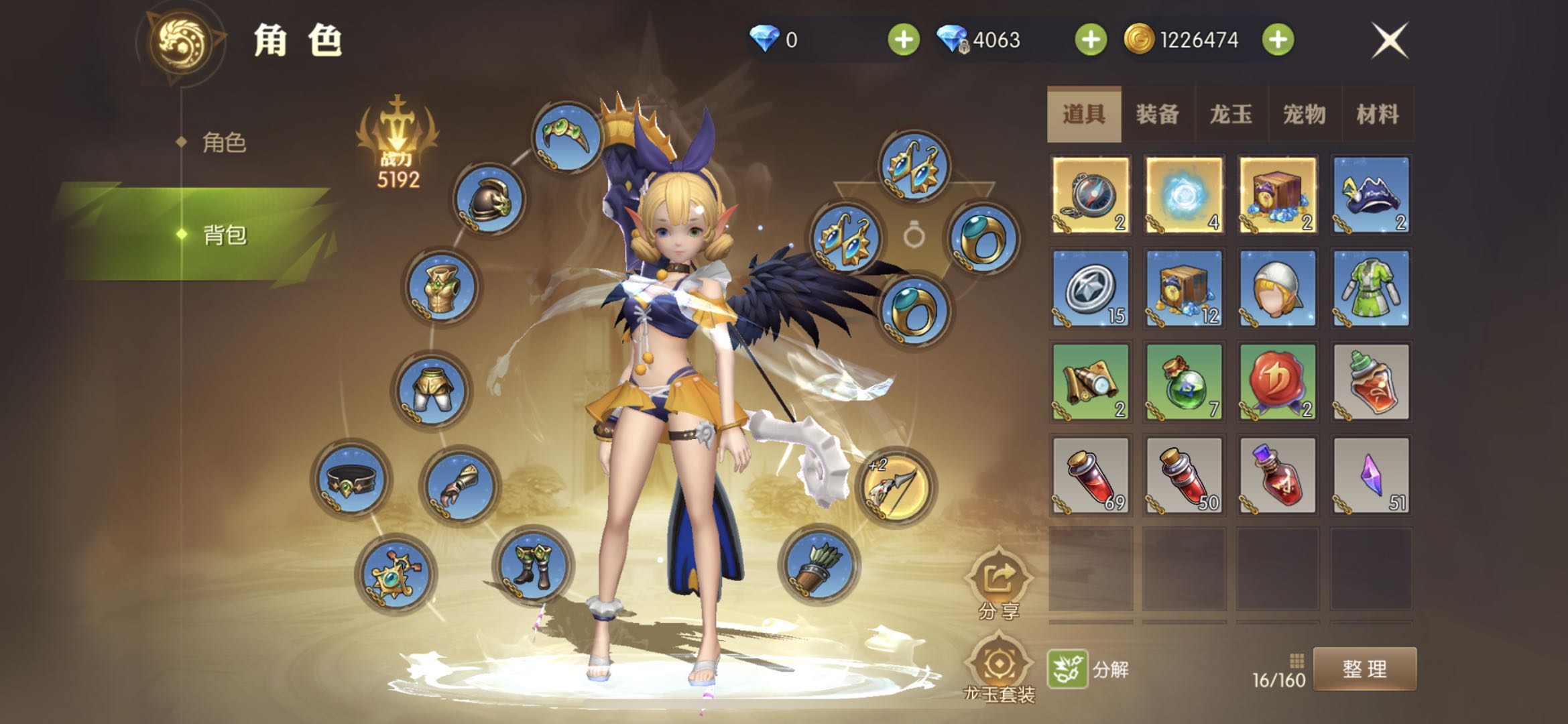Select the compass item in bag
This screenshot has width=1568, height=724.
point(1091,194)
